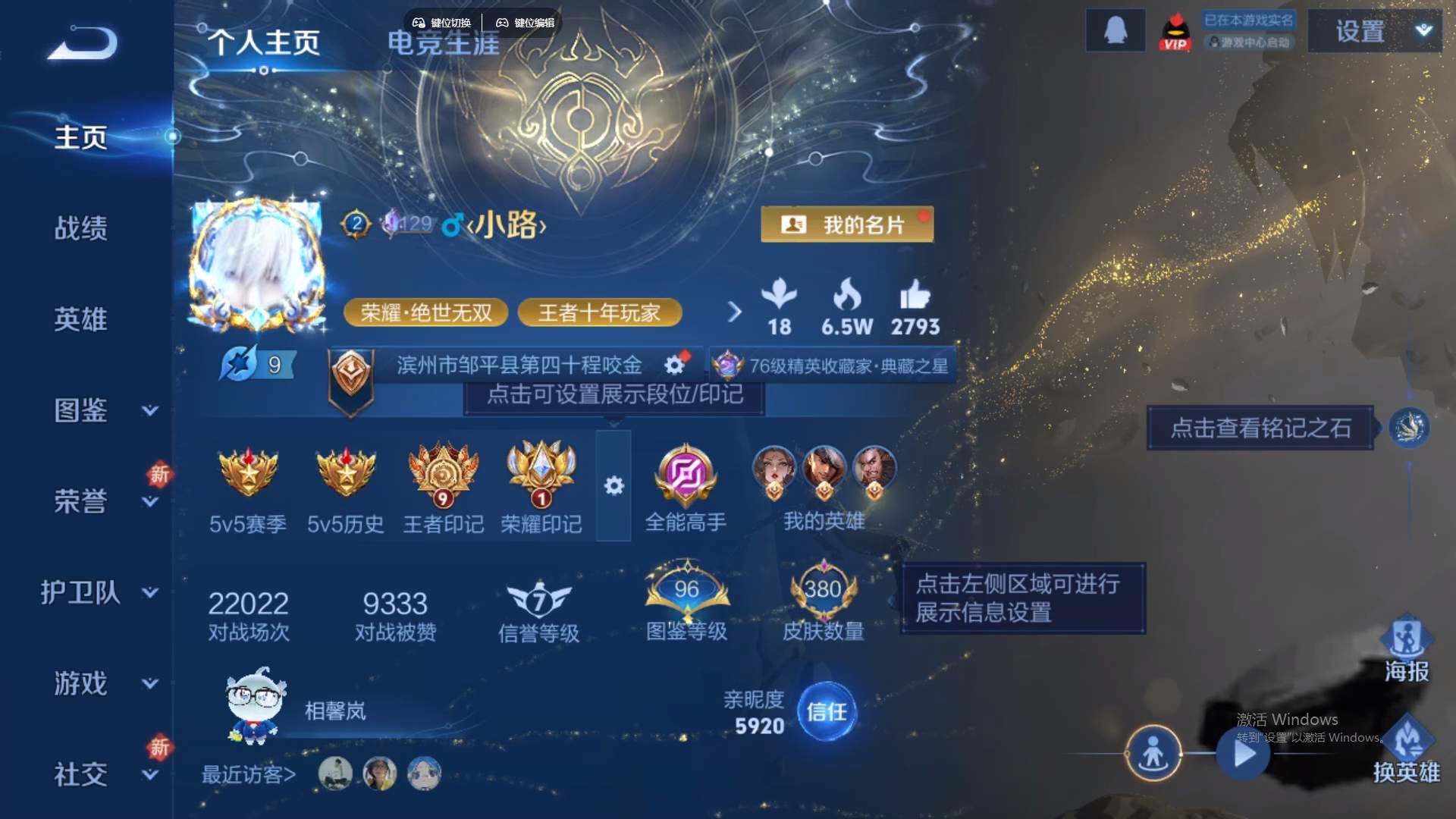Screen dimensions: 1456x819
Task: Click the 铭记之石 phoenix icon on right edge
Action: (1410, 427)
